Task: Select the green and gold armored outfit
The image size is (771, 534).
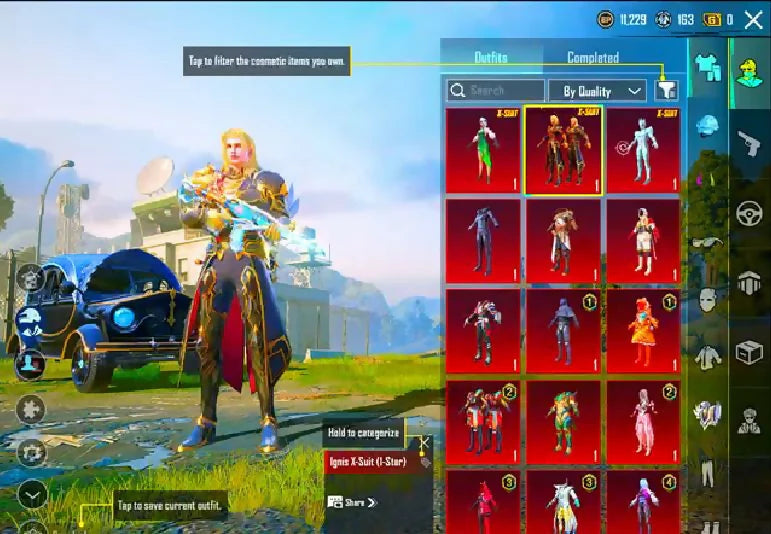Action: coord(563,422)
